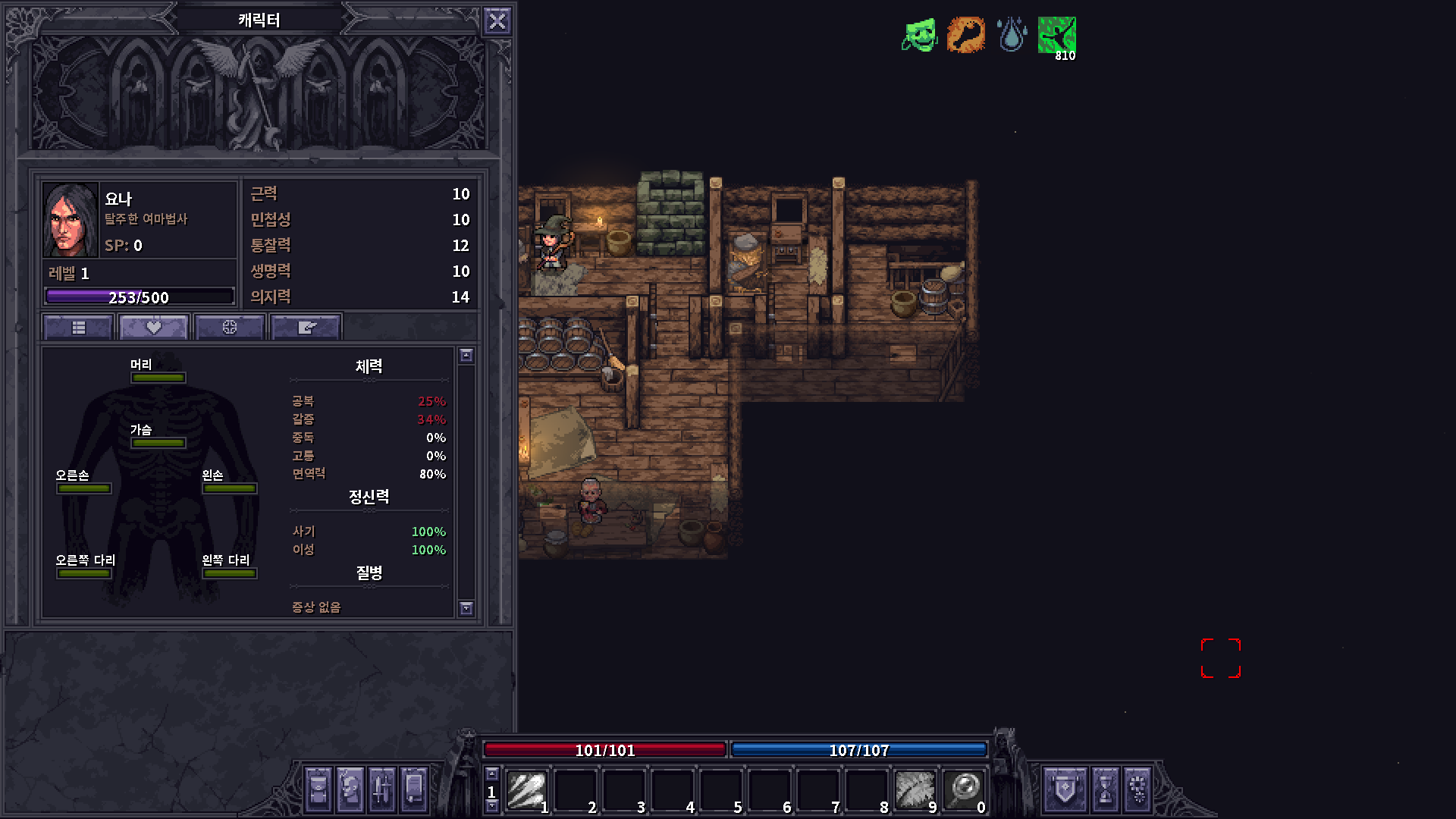Viewport: 1456px width, 819px height.
Task: Open the crosshair circle tab
Action: [229, 326]
